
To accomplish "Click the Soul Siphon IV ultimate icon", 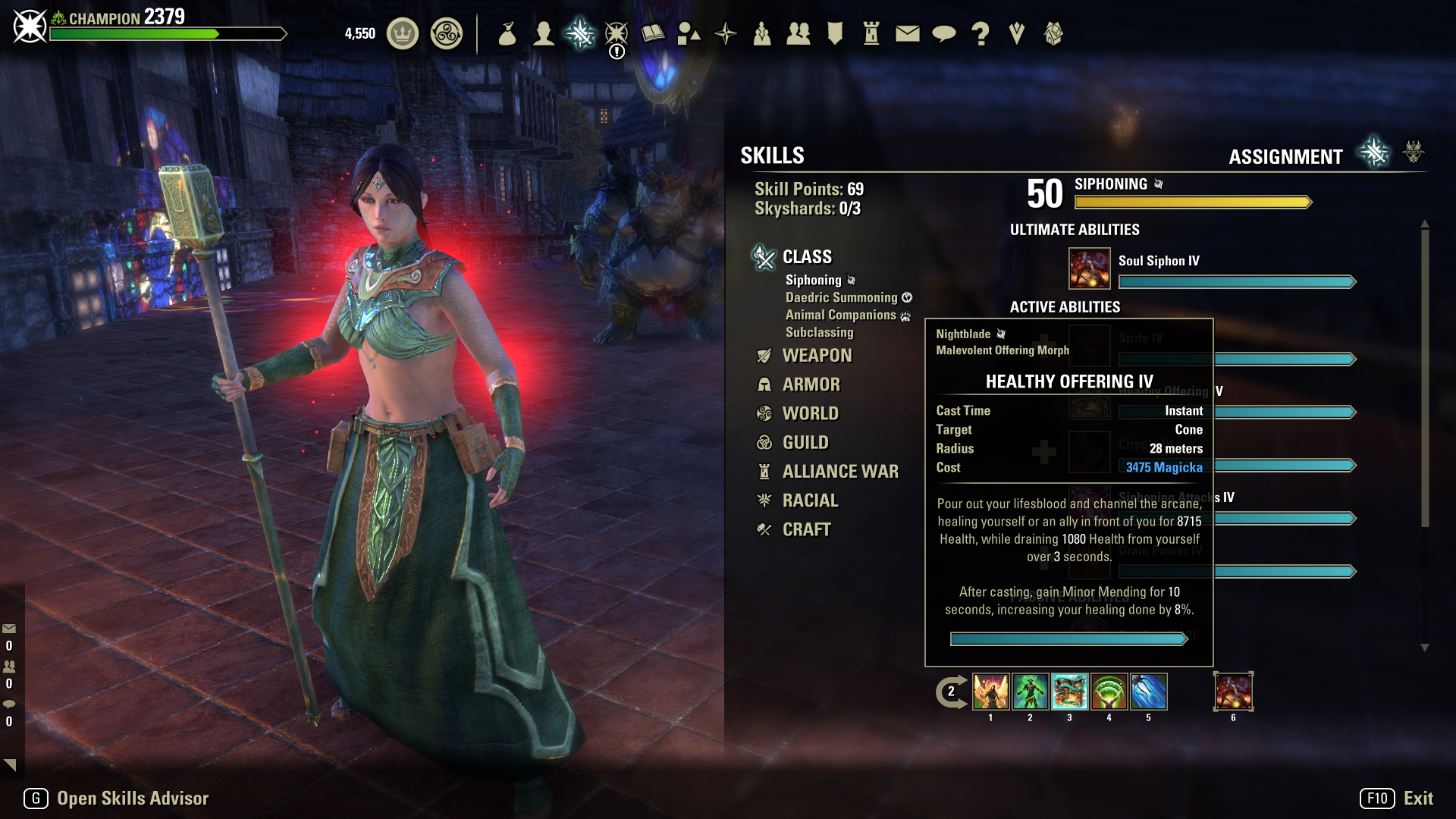I will coord(1089,268).
